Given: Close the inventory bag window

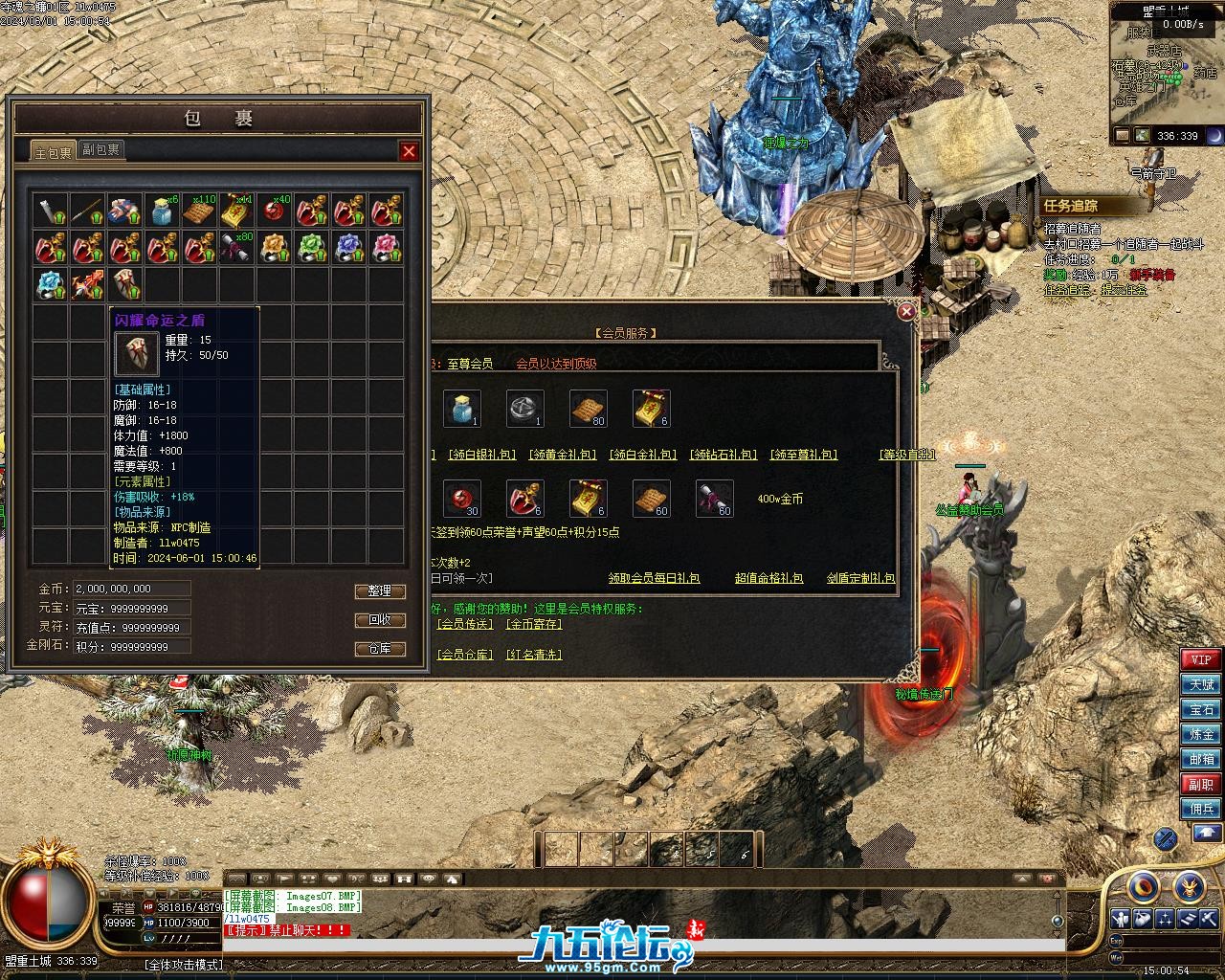Looking at the screenshot, I should (409, 151).
